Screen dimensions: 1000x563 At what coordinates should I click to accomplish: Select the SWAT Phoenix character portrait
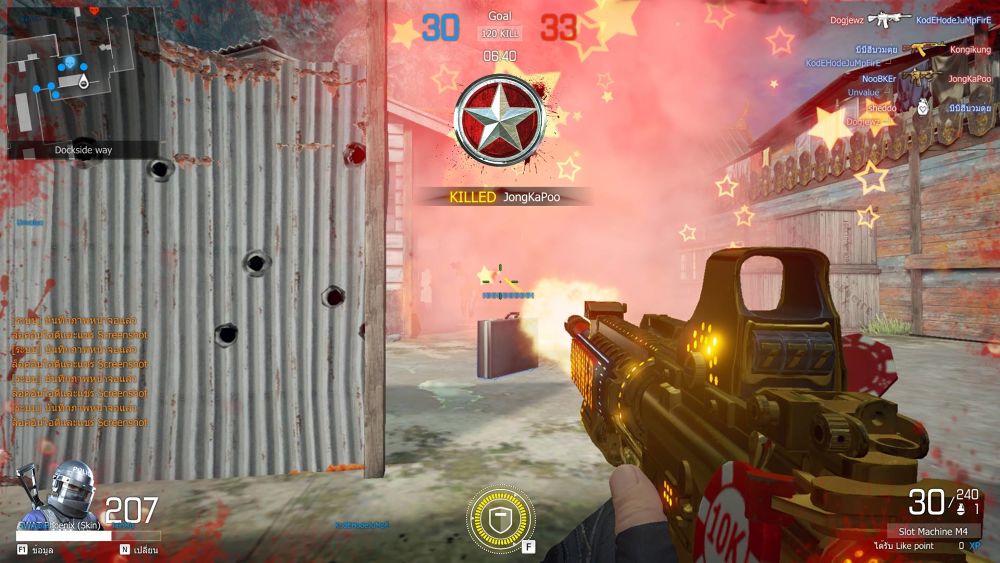[70, 492]
